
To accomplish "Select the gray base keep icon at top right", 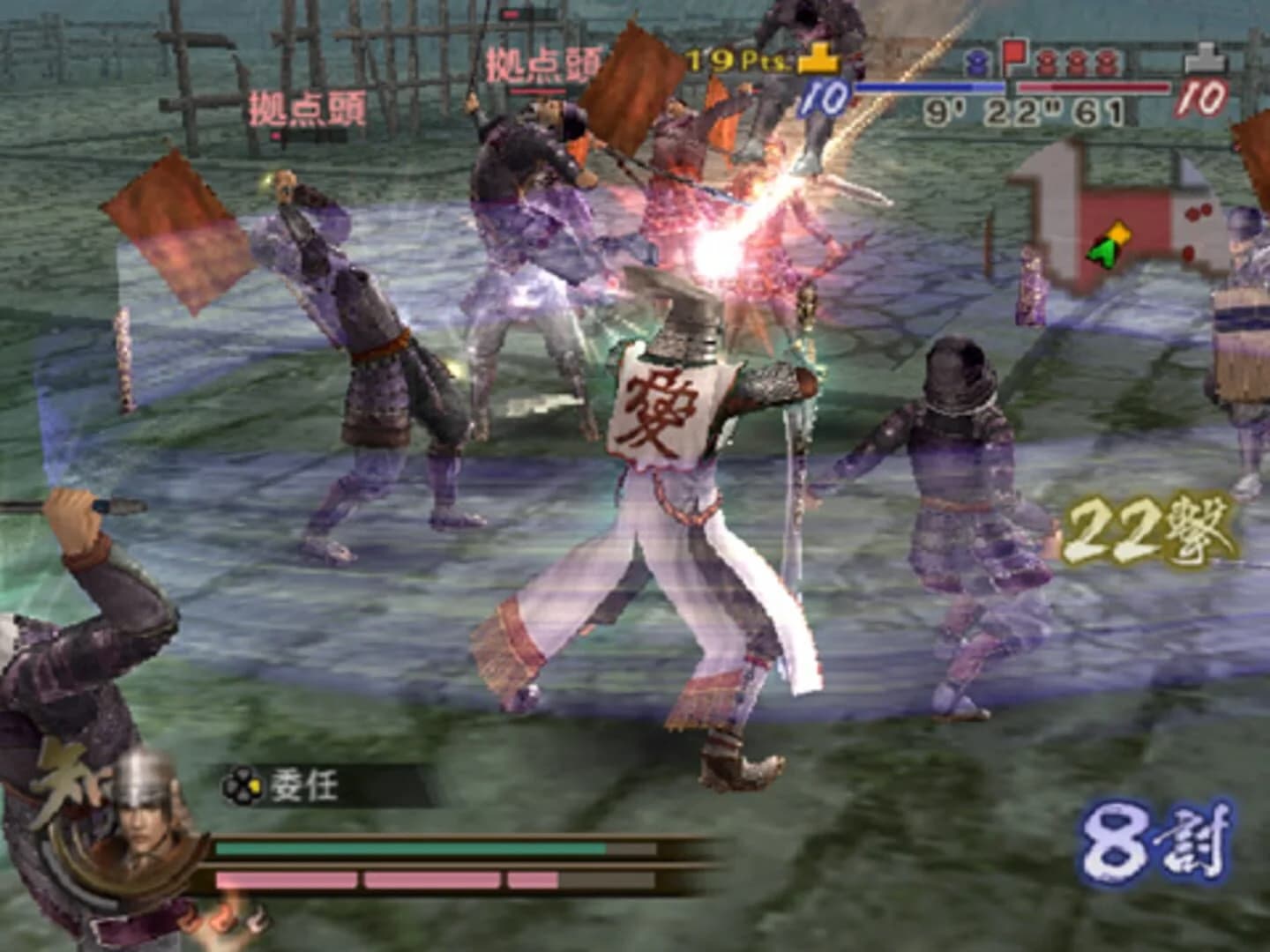I will coord(1204,57).
